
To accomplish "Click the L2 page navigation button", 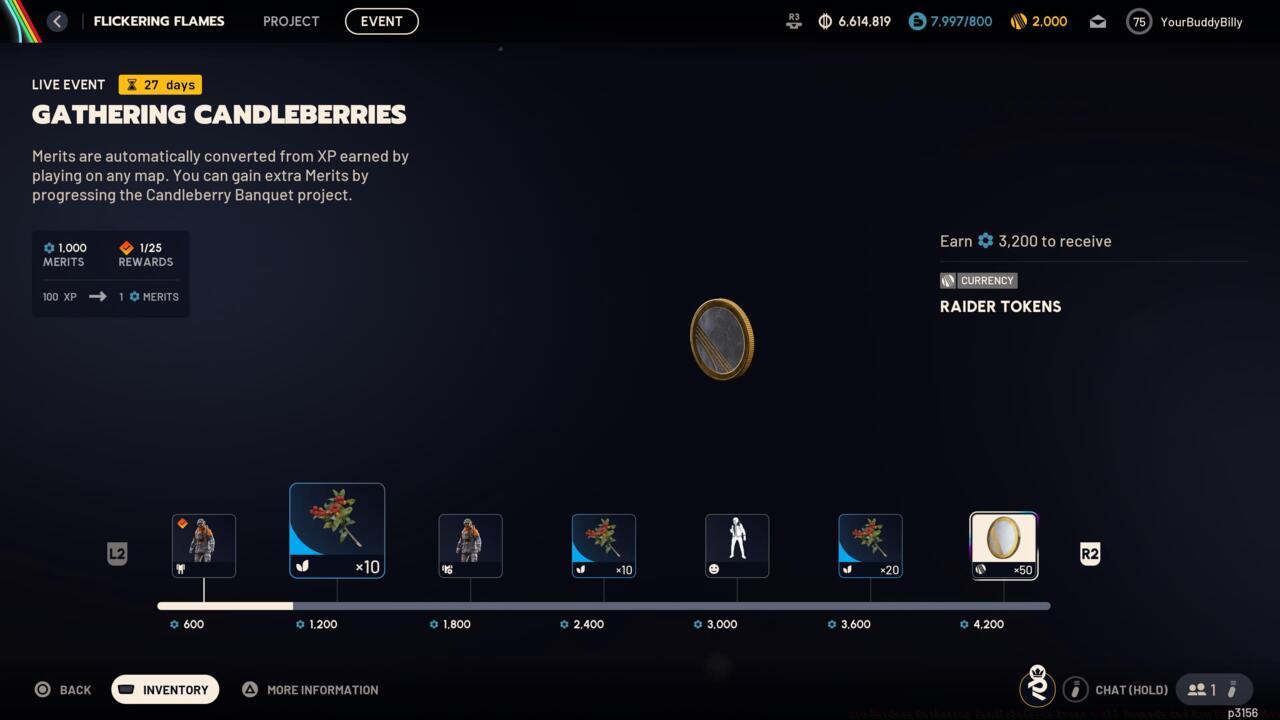I will point(117,553).
